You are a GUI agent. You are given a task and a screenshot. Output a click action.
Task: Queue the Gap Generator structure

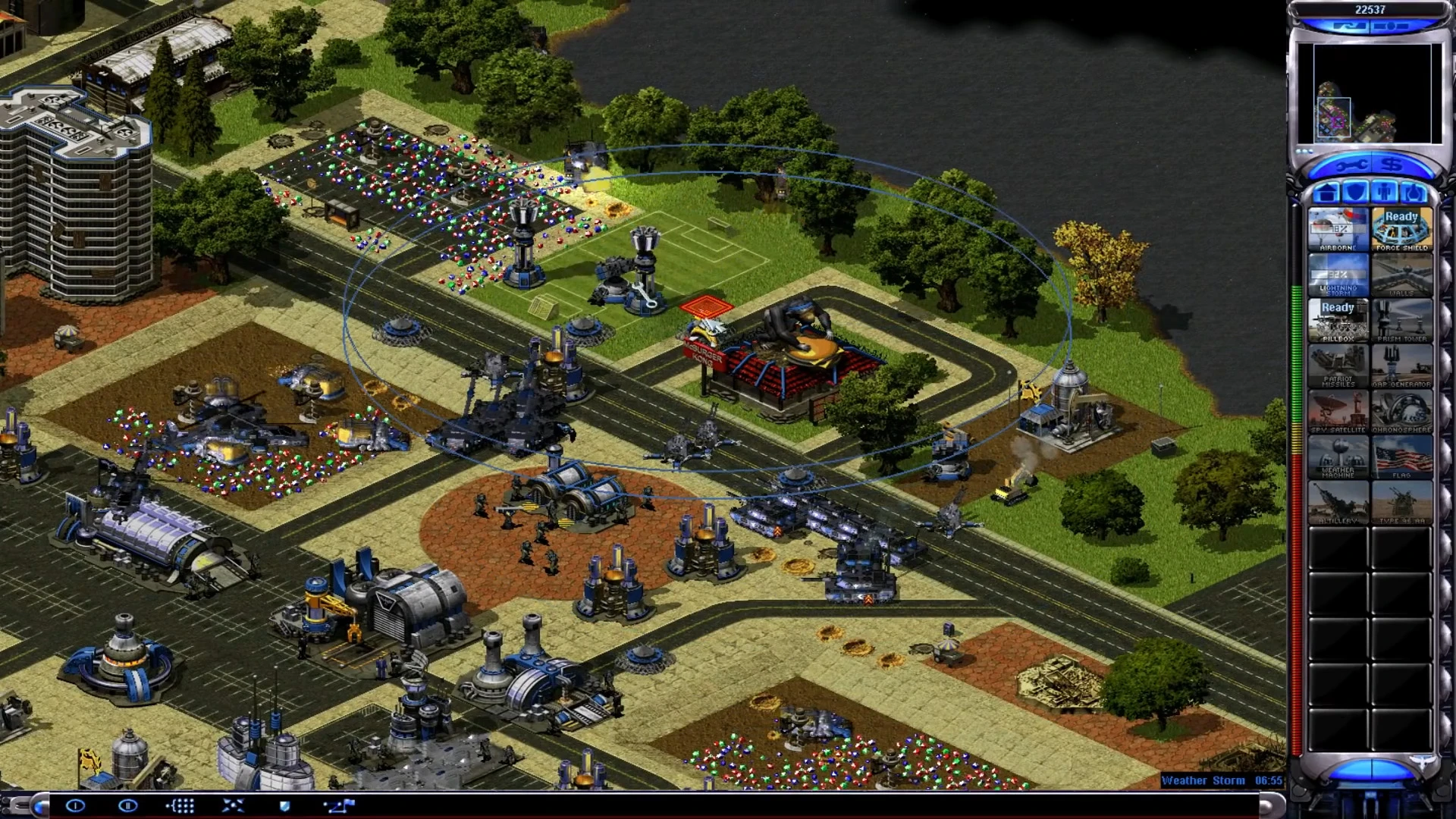coord(1401,364)
